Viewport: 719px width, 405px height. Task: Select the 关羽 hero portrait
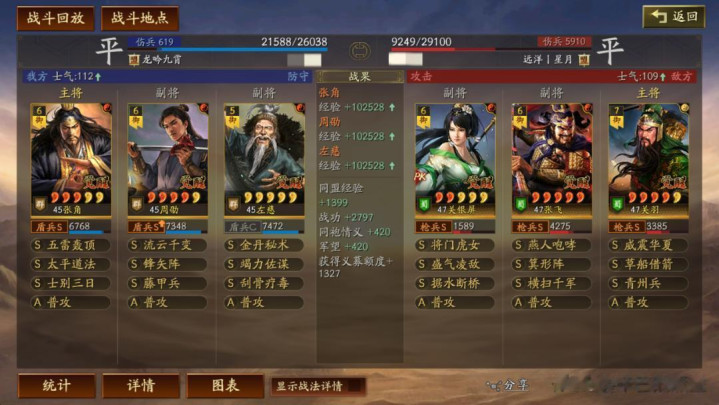point(647,153)
